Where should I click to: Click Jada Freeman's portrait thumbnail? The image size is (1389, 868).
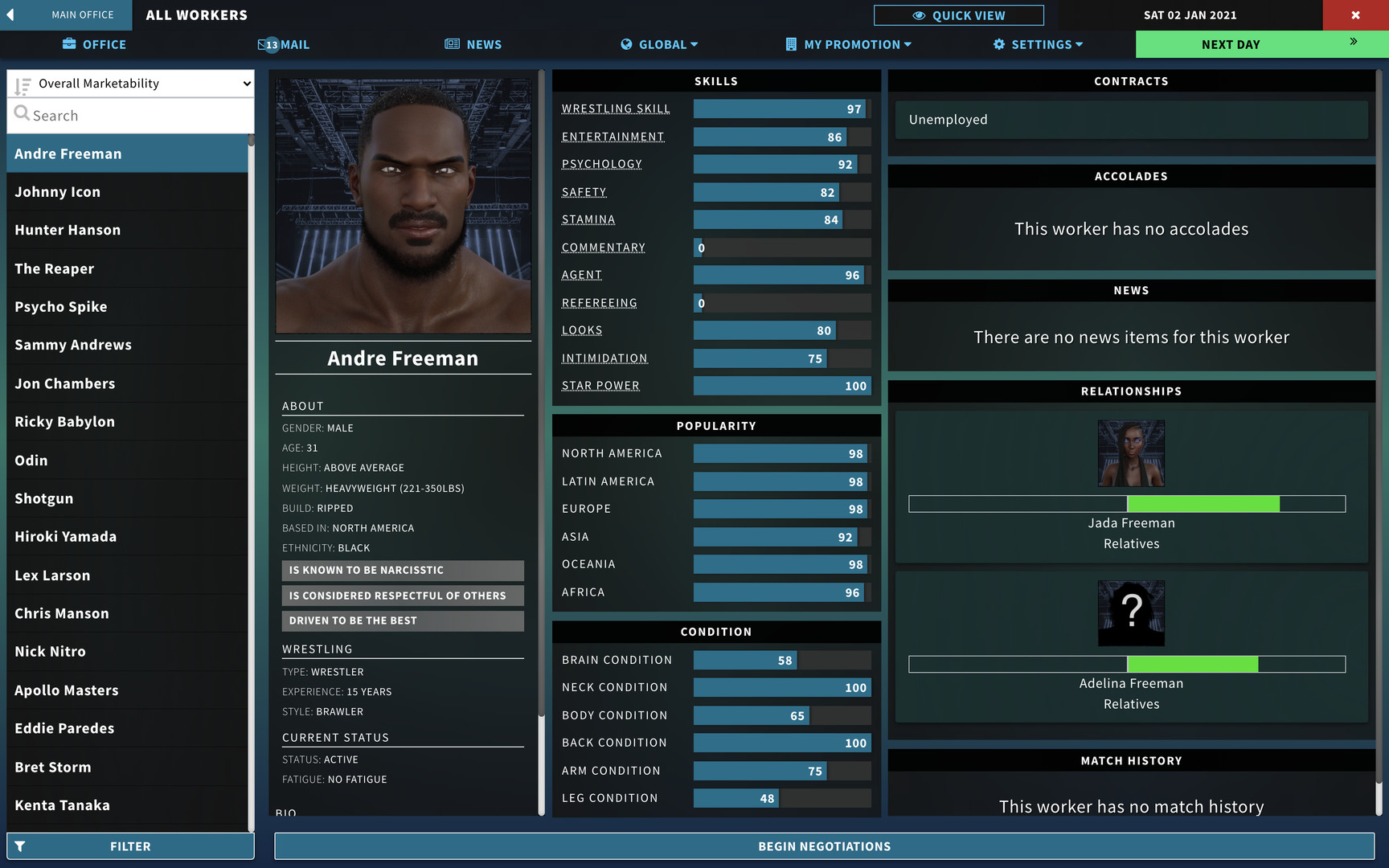(1131, 452)
